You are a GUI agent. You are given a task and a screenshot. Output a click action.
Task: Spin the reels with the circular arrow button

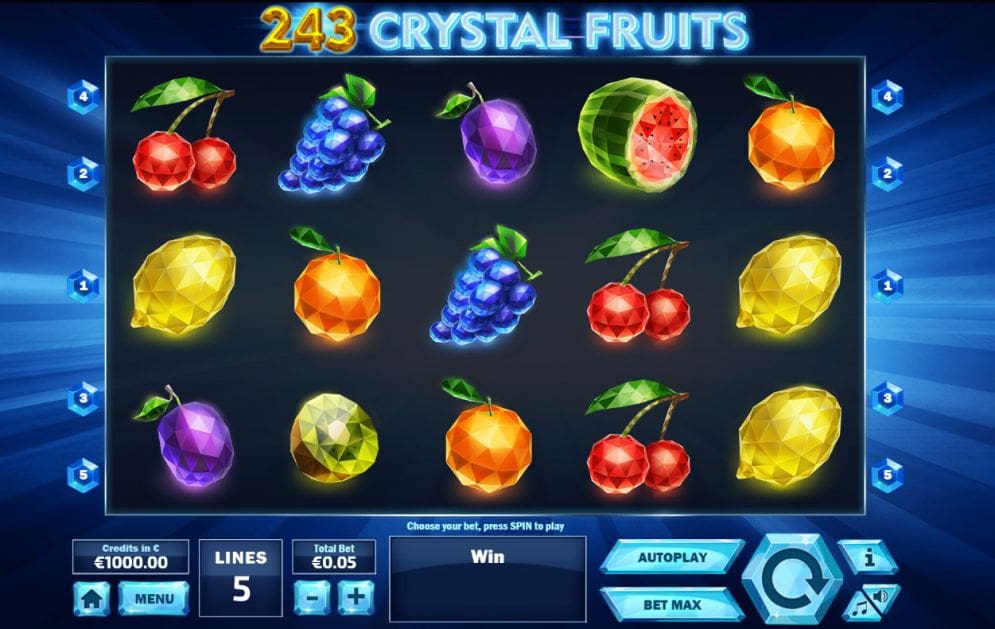[791, 580]
